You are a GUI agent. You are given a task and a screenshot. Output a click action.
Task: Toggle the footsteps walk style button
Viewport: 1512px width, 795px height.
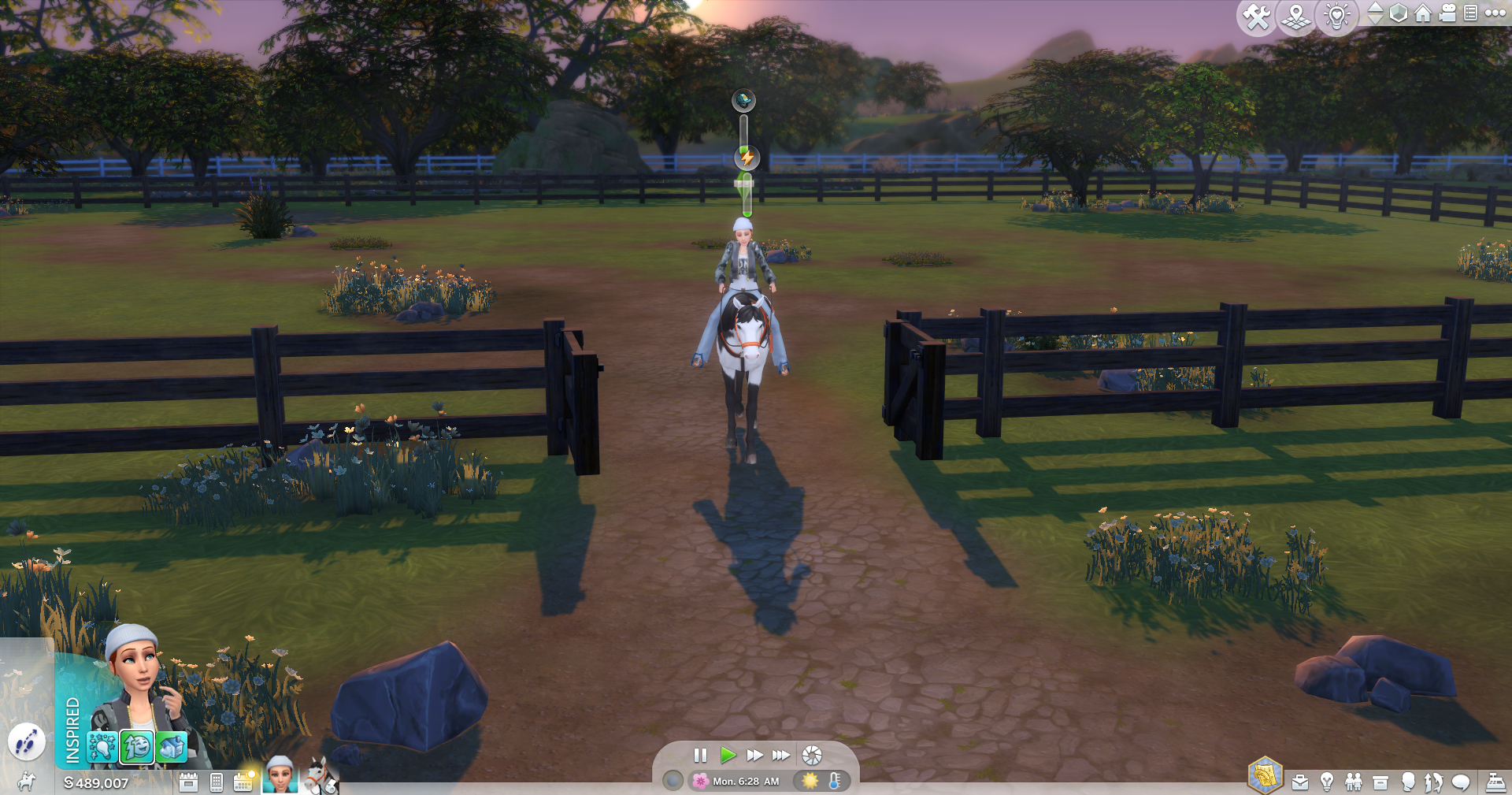click(26, 741)
